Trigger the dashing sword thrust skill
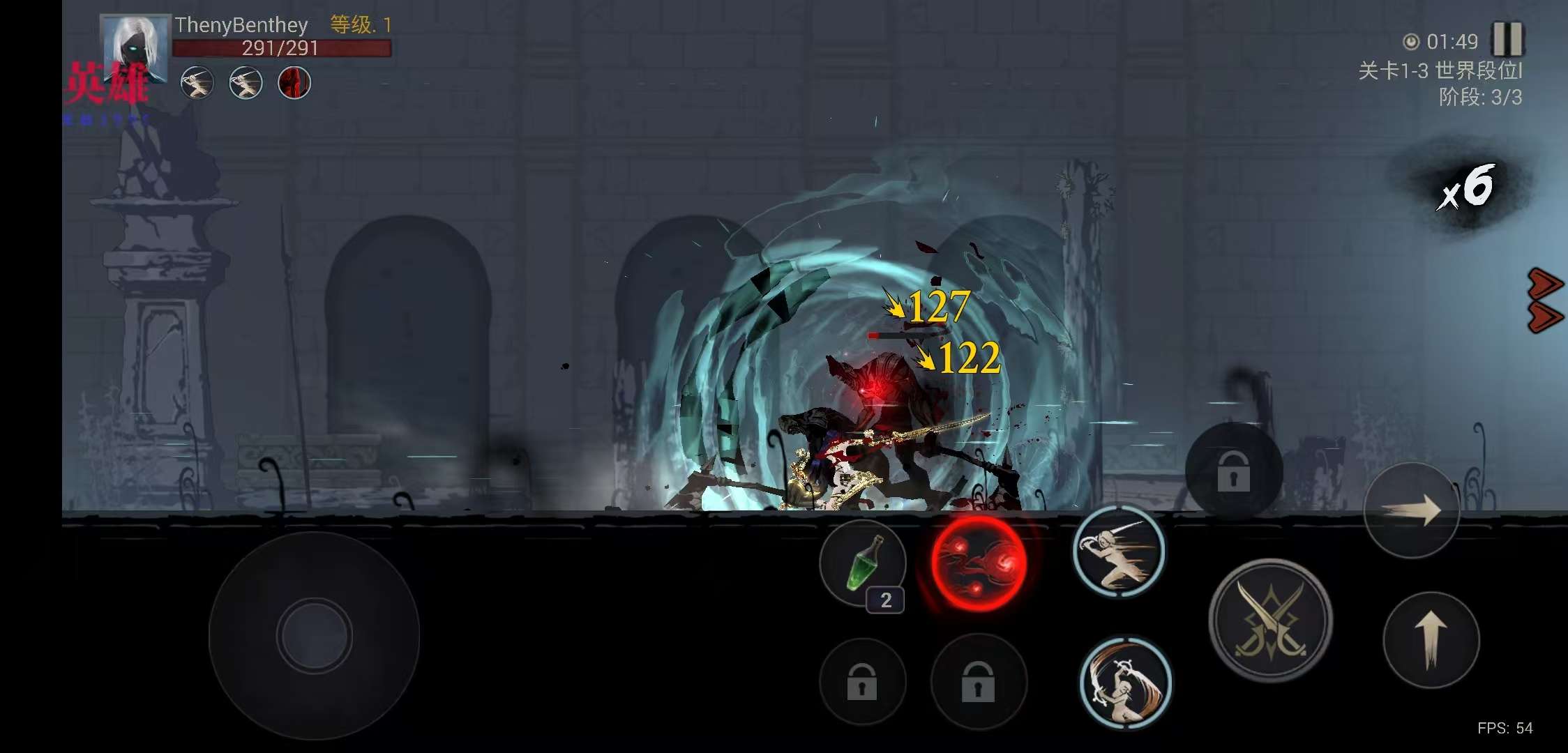1568x753 pixels. [x=1118, y=551]
